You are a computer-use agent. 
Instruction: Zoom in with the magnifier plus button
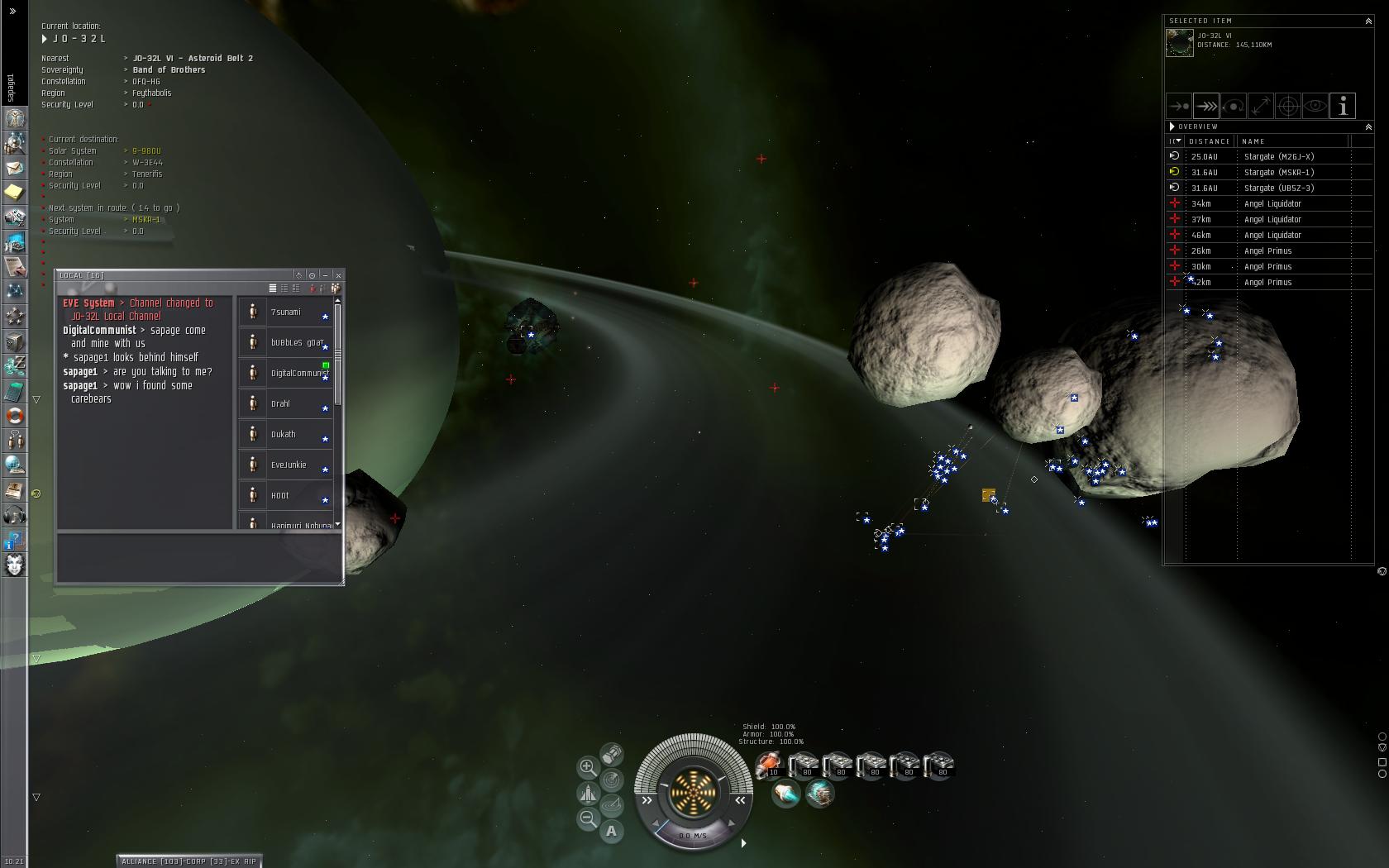tap(588, 767)
